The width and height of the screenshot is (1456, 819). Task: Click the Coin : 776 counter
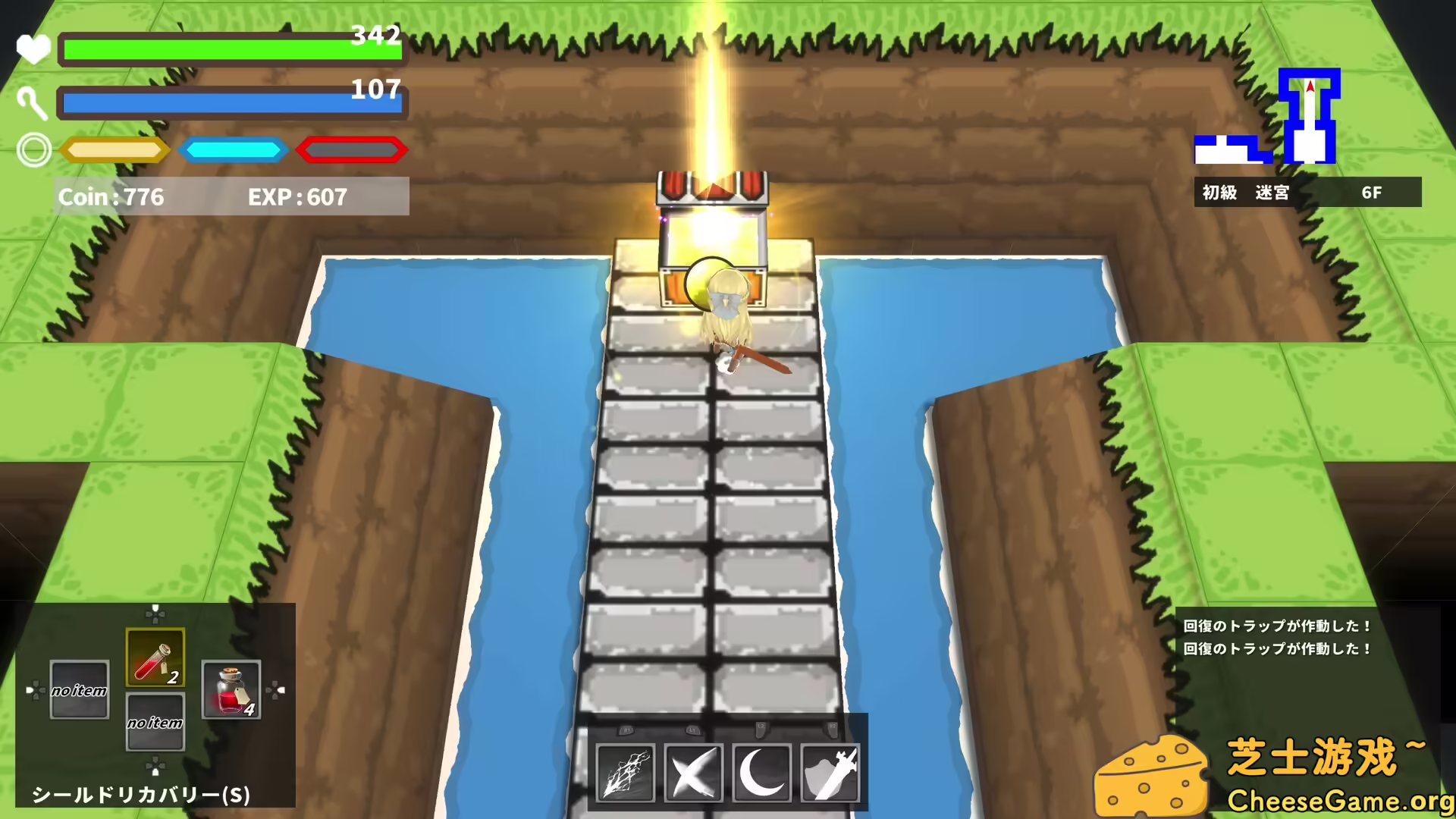[x=111, y=197]
